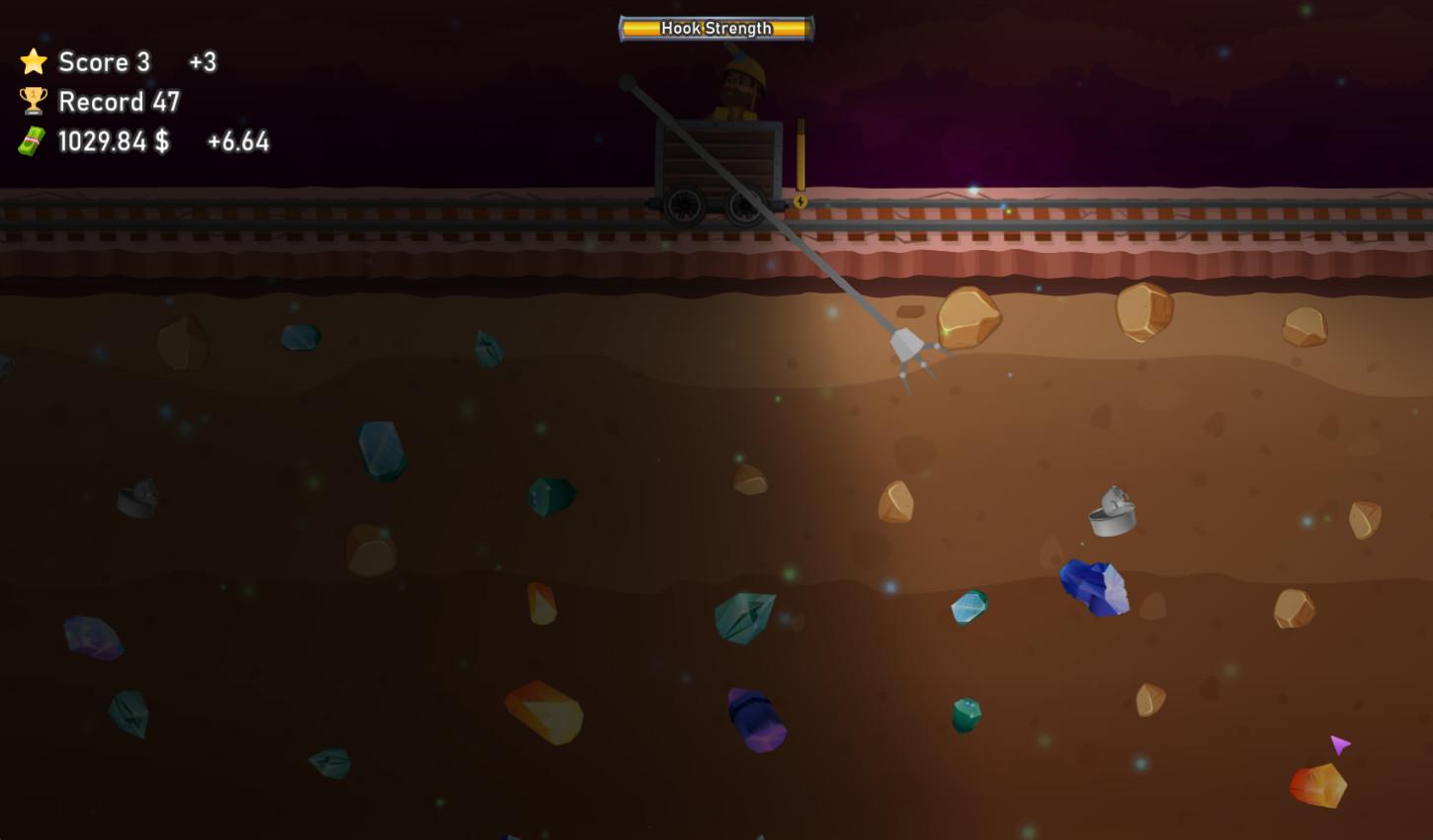The image size is (1433, 840).
Task: Click the Score 3 text display
Action: pos(105,61)
